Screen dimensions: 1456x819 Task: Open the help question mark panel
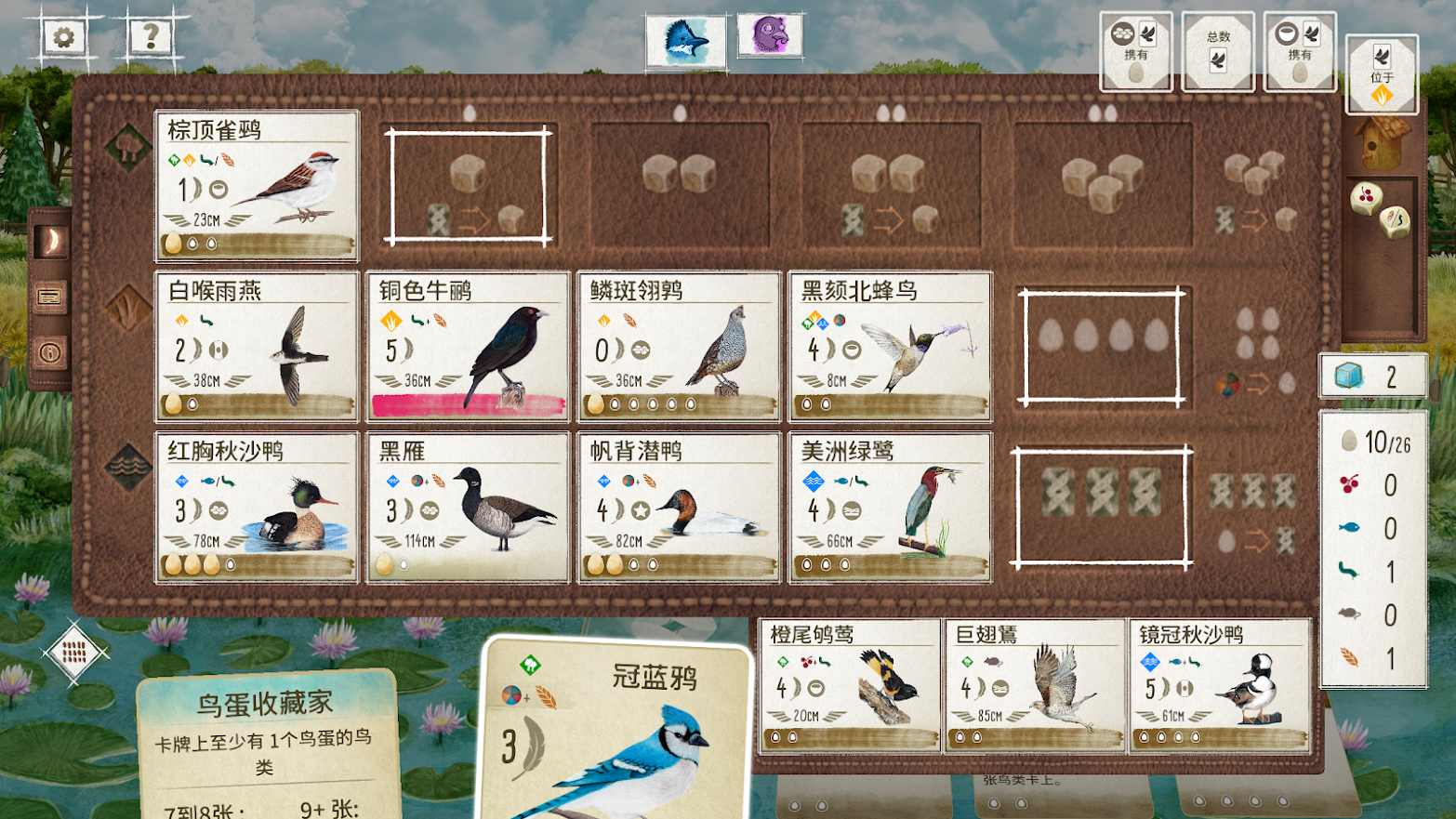pyautogui.click(x=149, y=37)
